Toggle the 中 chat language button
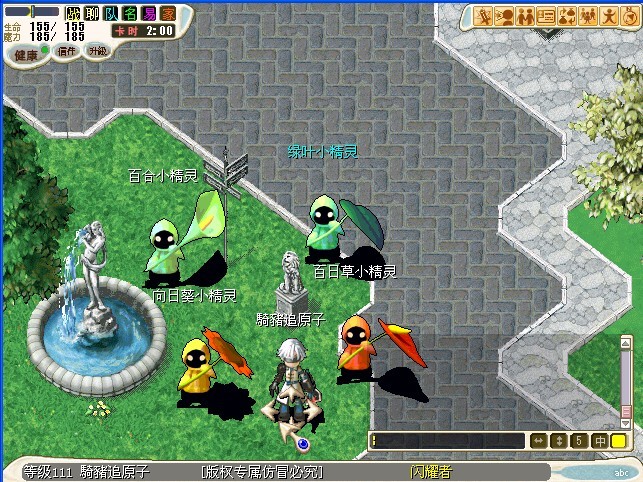 coord(600,440)
